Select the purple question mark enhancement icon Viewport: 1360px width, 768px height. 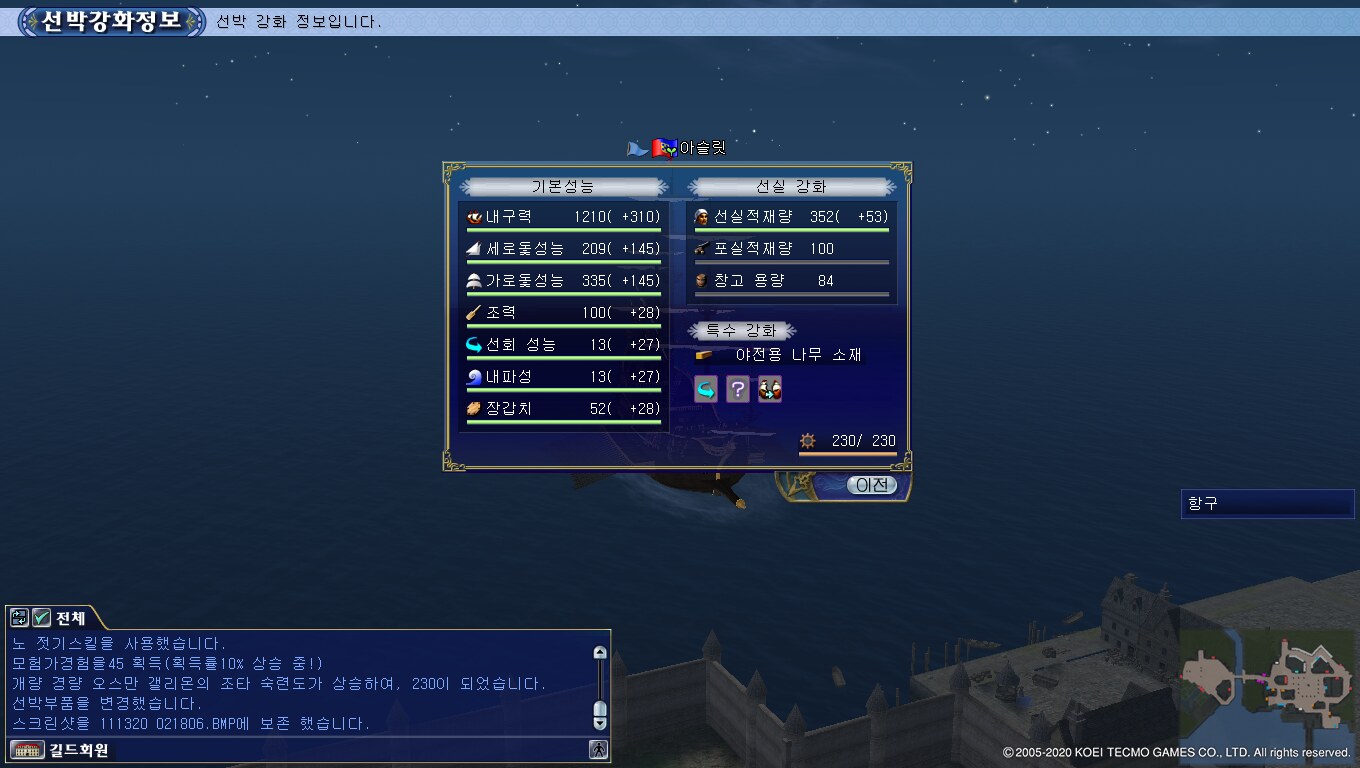pos(738,389)
